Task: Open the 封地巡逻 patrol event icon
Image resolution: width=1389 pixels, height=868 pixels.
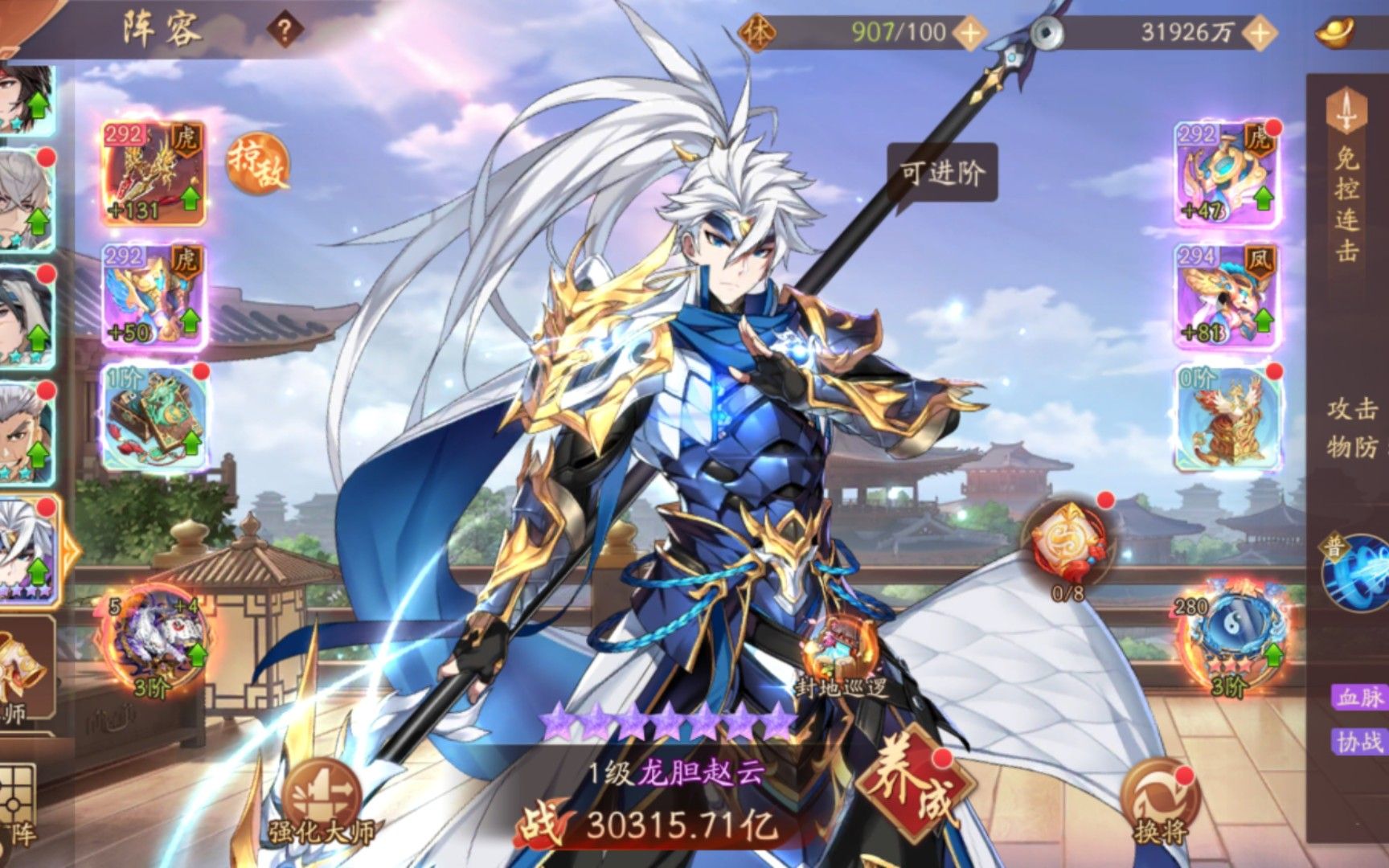Action: (x=838, y=644)
